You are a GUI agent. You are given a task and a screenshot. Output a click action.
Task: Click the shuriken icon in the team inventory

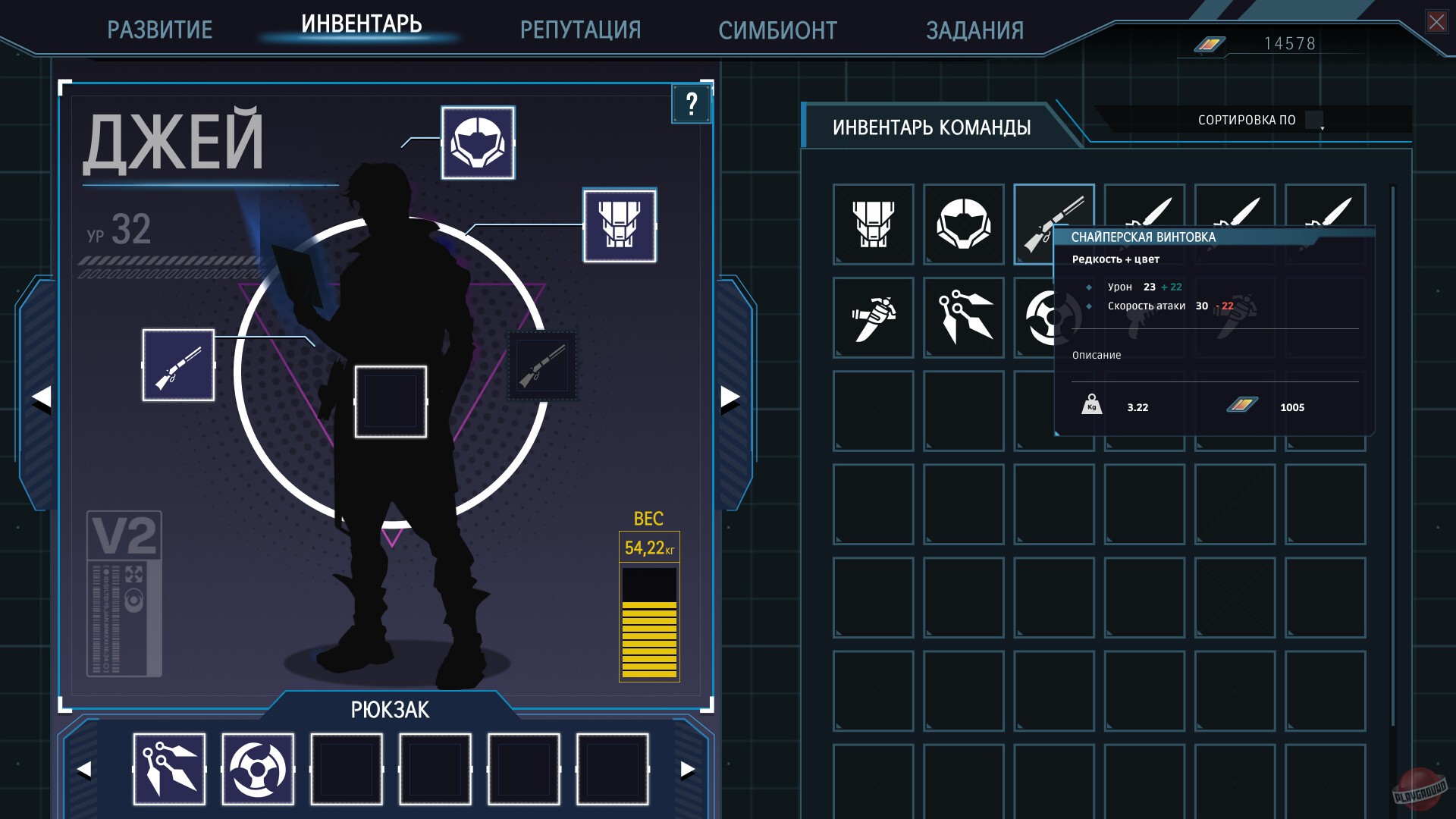coord(963,318)
